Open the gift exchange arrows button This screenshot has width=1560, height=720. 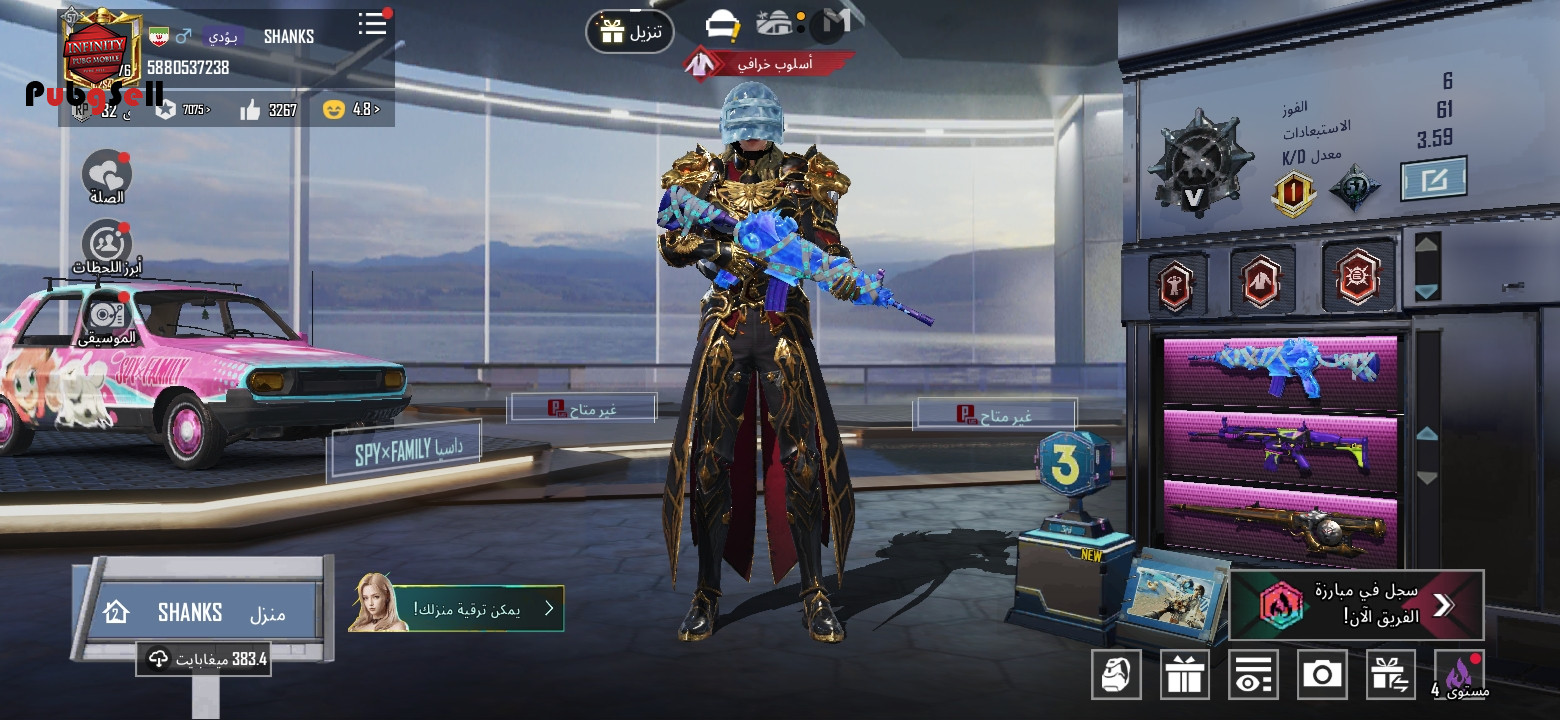click(1391, 675)
